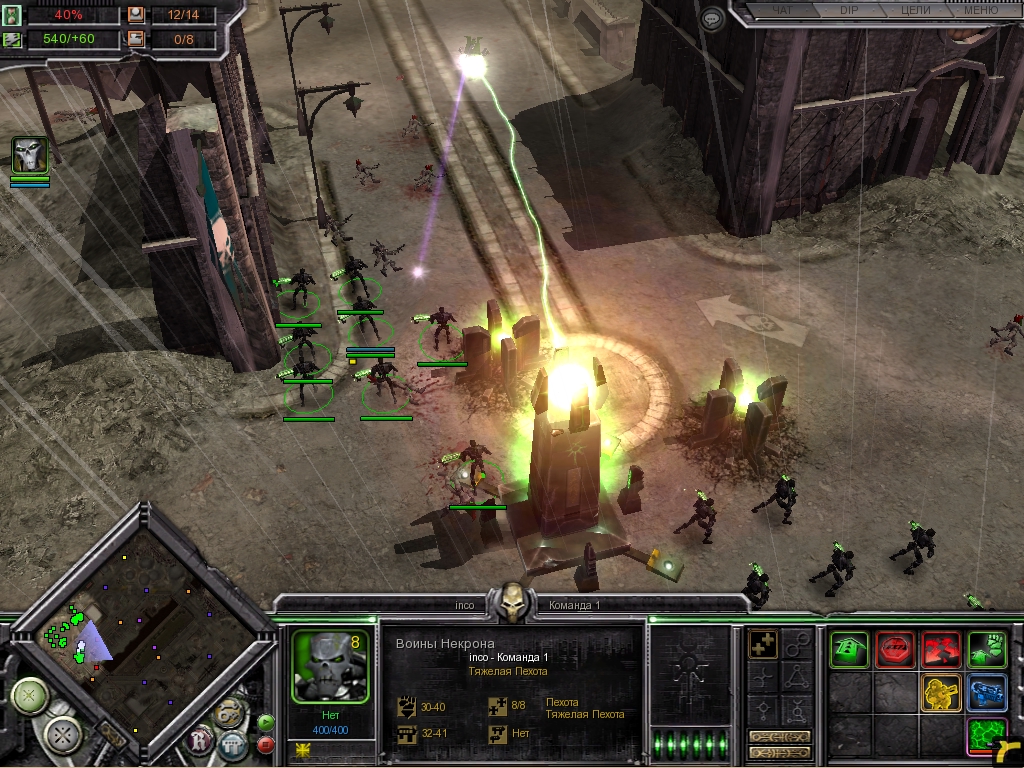Image resolution: width=1024 pixels, height=768 pixels.
Task: Issue the red stop command
Action: (894, 650)
